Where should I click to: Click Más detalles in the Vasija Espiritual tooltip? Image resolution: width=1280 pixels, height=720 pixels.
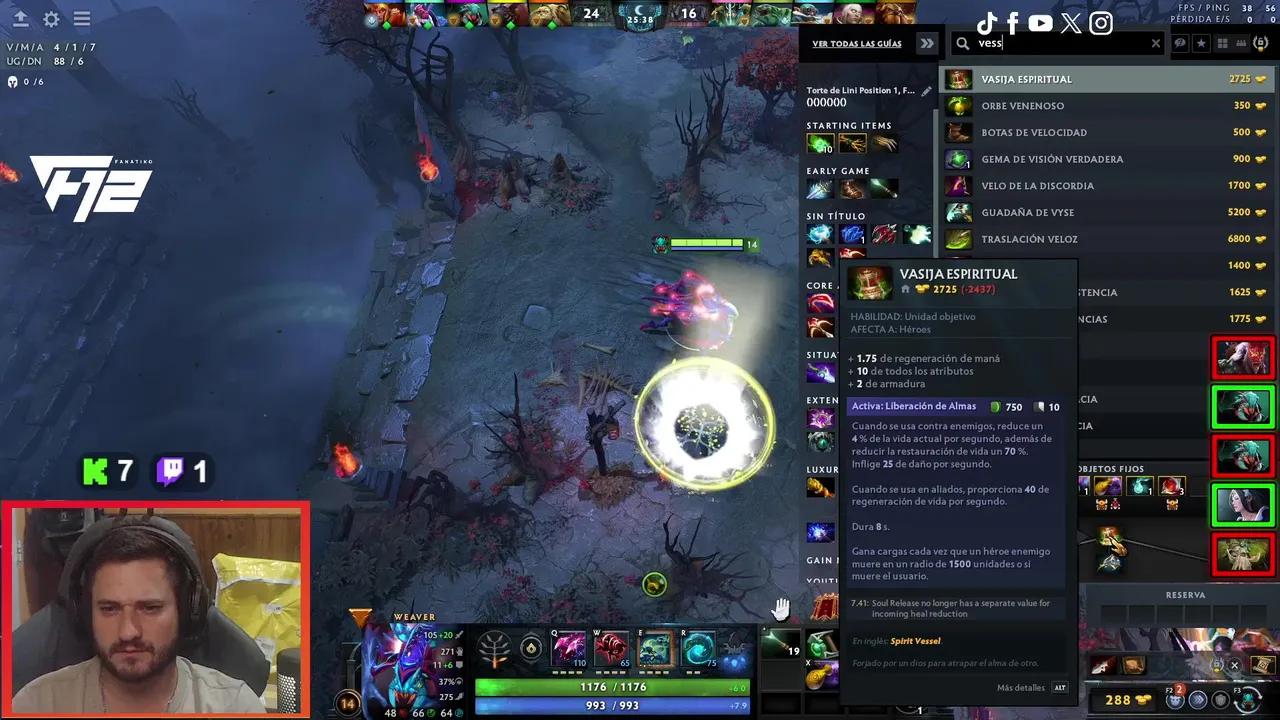(1020, 687)
